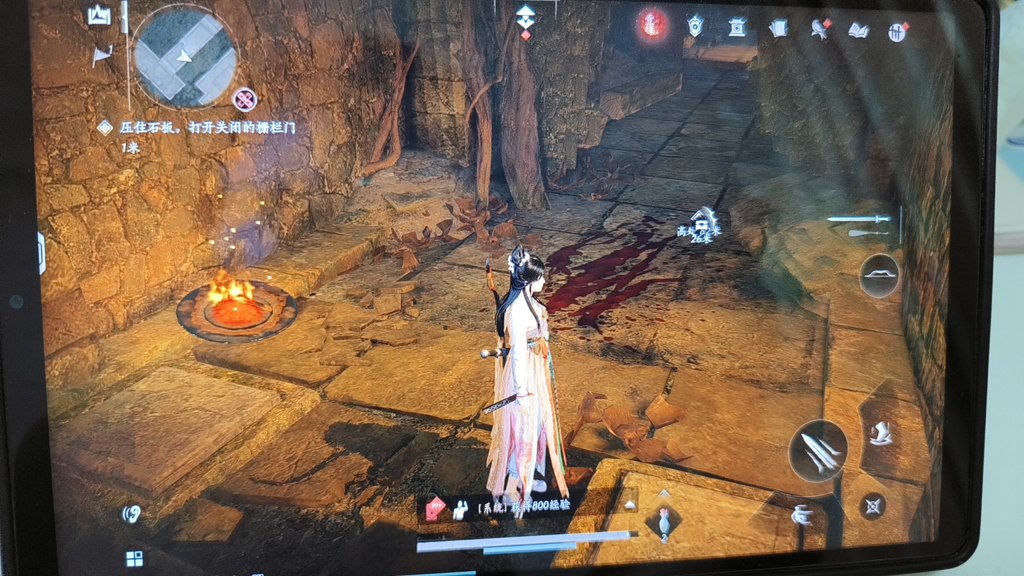The height and width of the screenshot is (576, 1024).
Task: Activate the shuriken skill button
Action: [873, 505]
